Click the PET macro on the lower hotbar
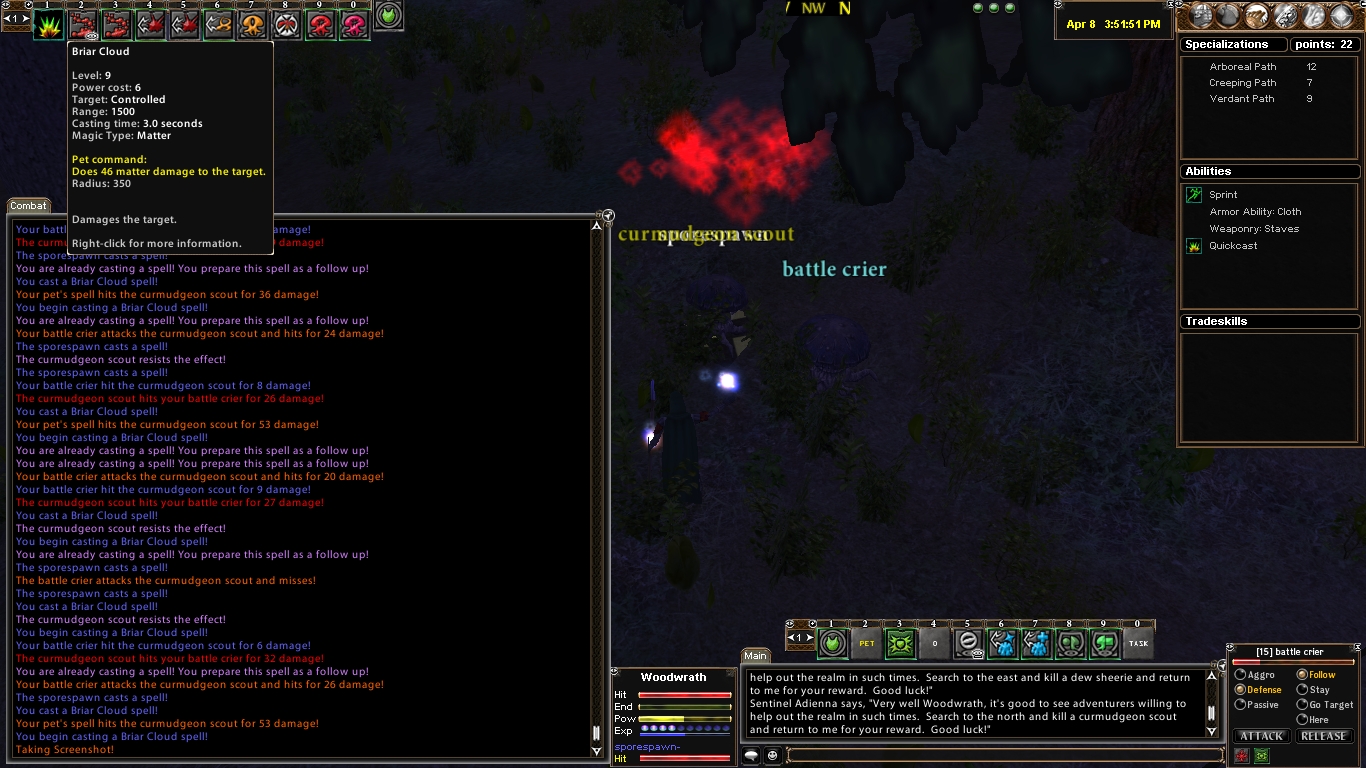1366x768 pixels. pos(866,644)
